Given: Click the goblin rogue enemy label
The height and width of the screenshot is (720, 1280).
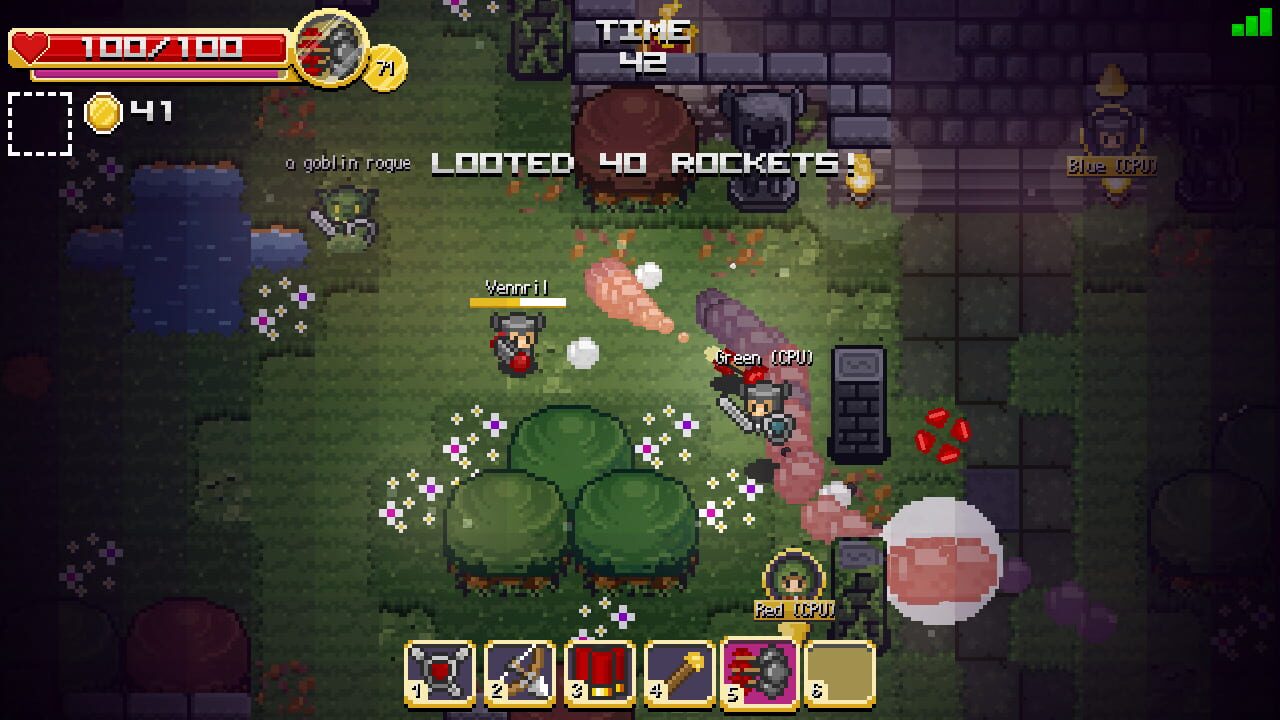Looking at the screenshot, I should pyautogui.click(x=347, y=161).
